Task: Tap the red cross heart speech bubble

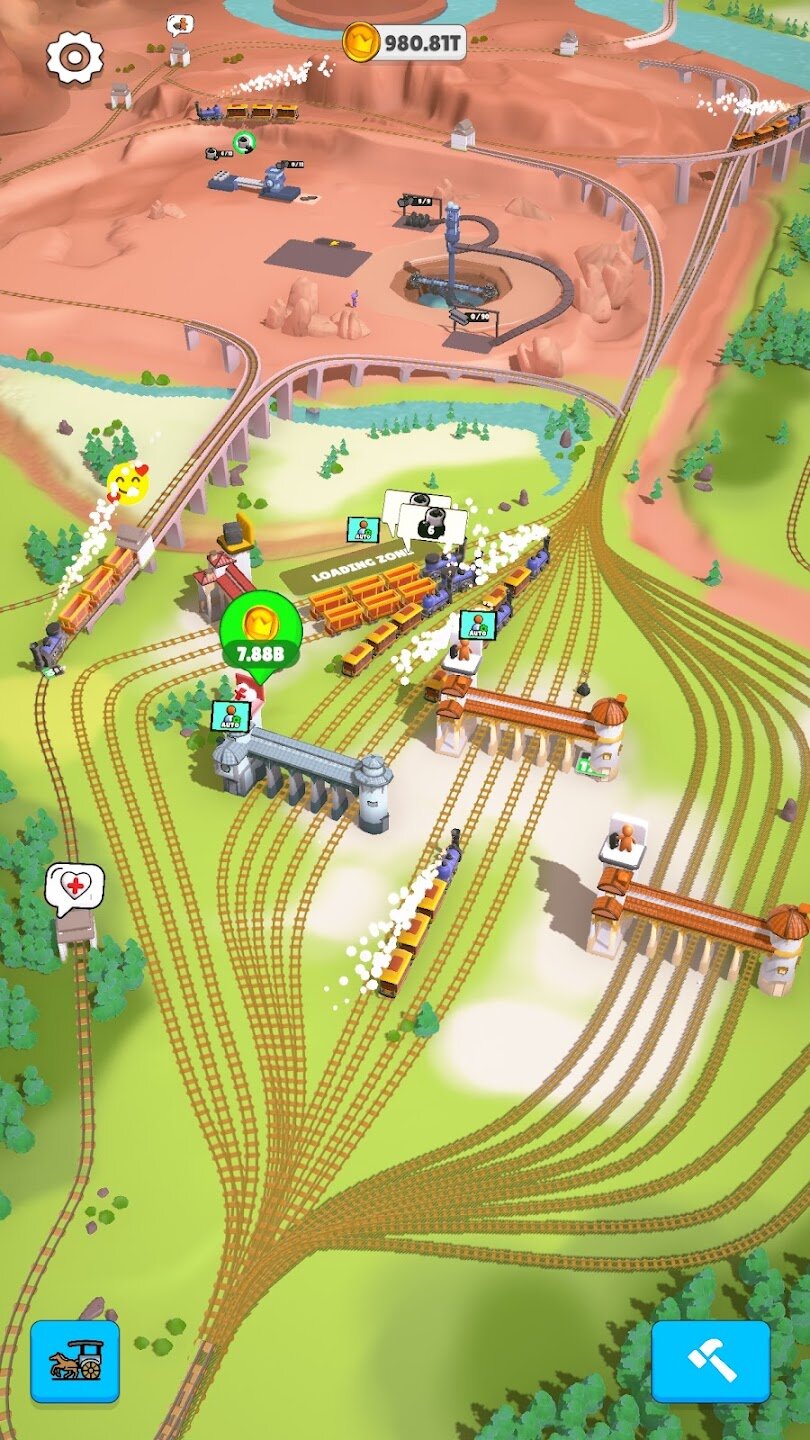Action: click(x=75, y=887)
